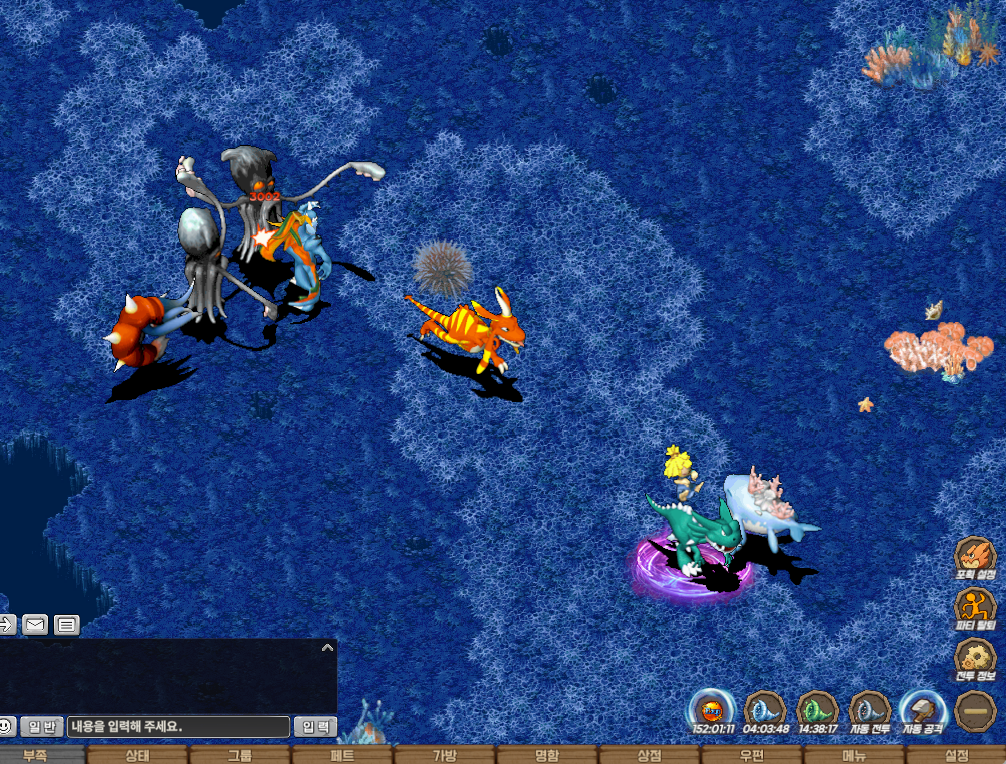Toggle the 자동 공격 auto attack icon

pyautogui.click(x=922, y=710)
